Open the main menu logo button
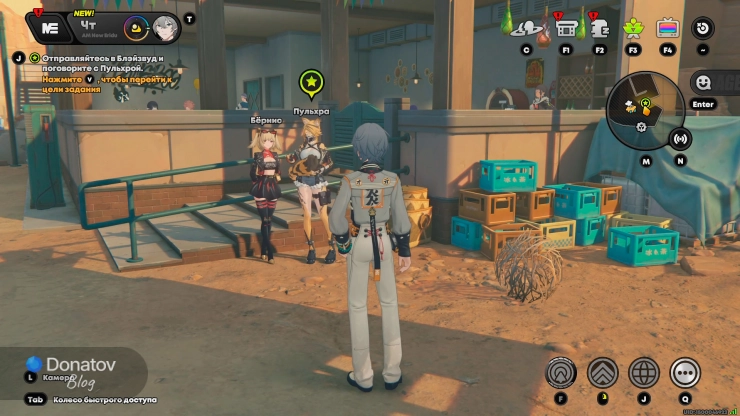Viewport: 740px width, 416px height. (x=46, y=27)
